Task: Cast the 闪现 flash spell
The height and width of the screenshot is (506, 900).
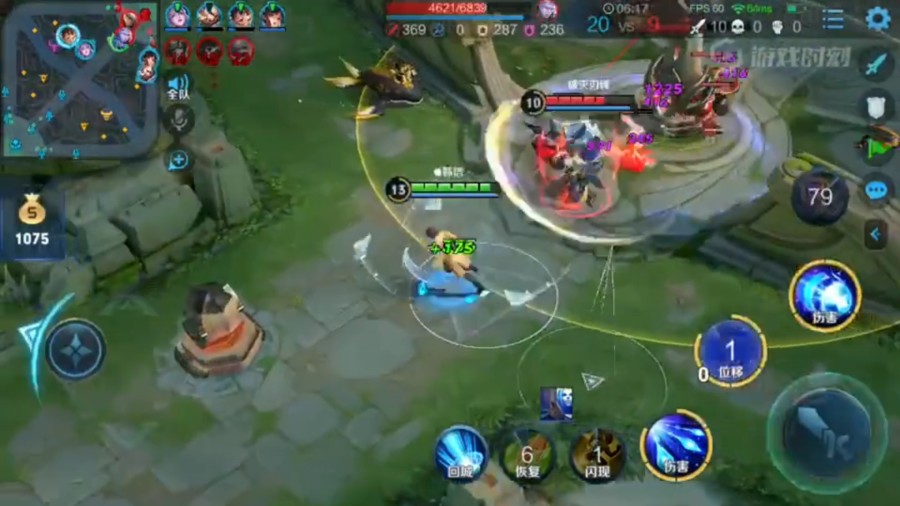Action: click(597, 455)
